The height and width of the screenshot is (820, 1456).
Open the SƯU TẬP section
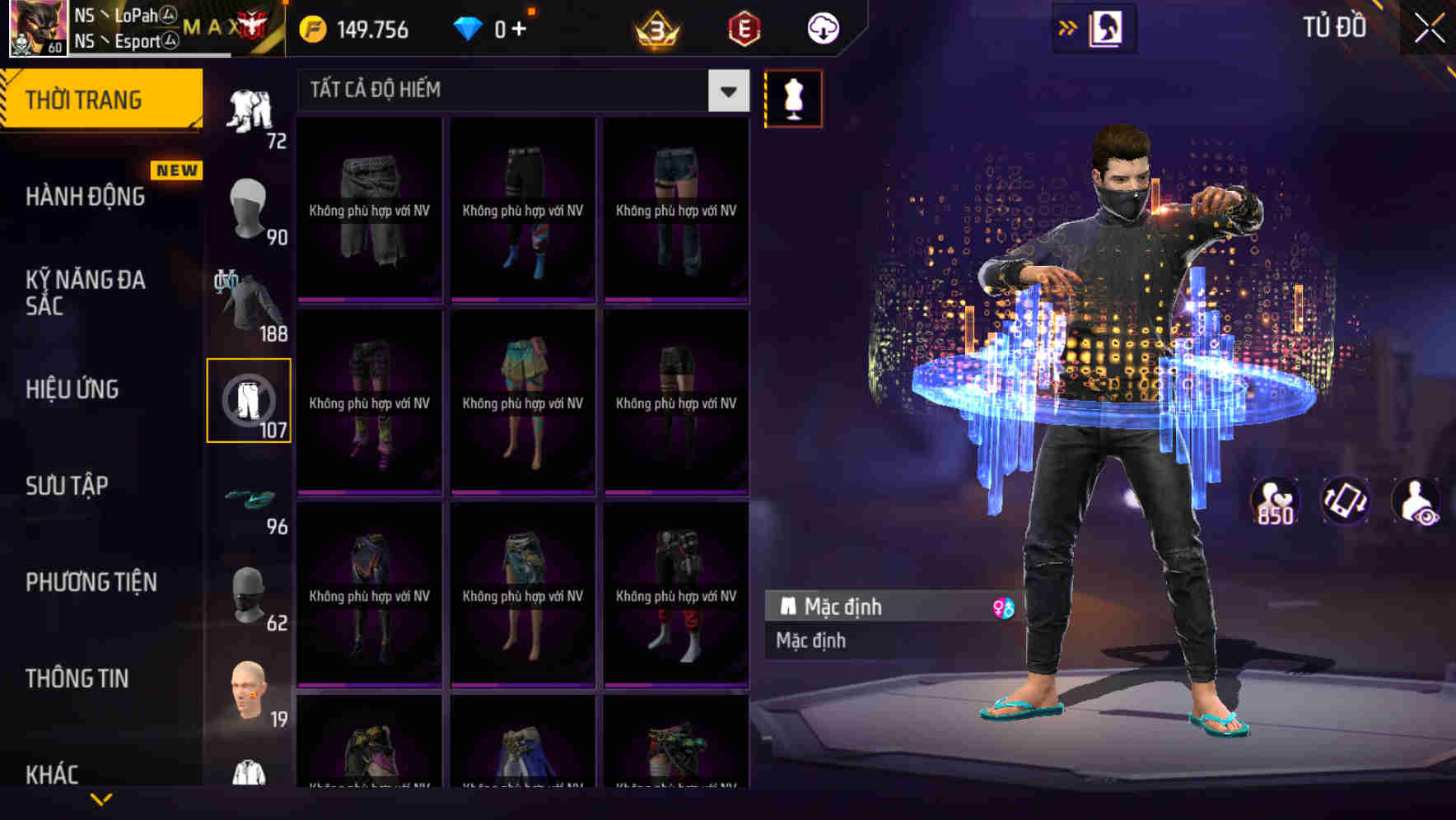coord(68,486)
